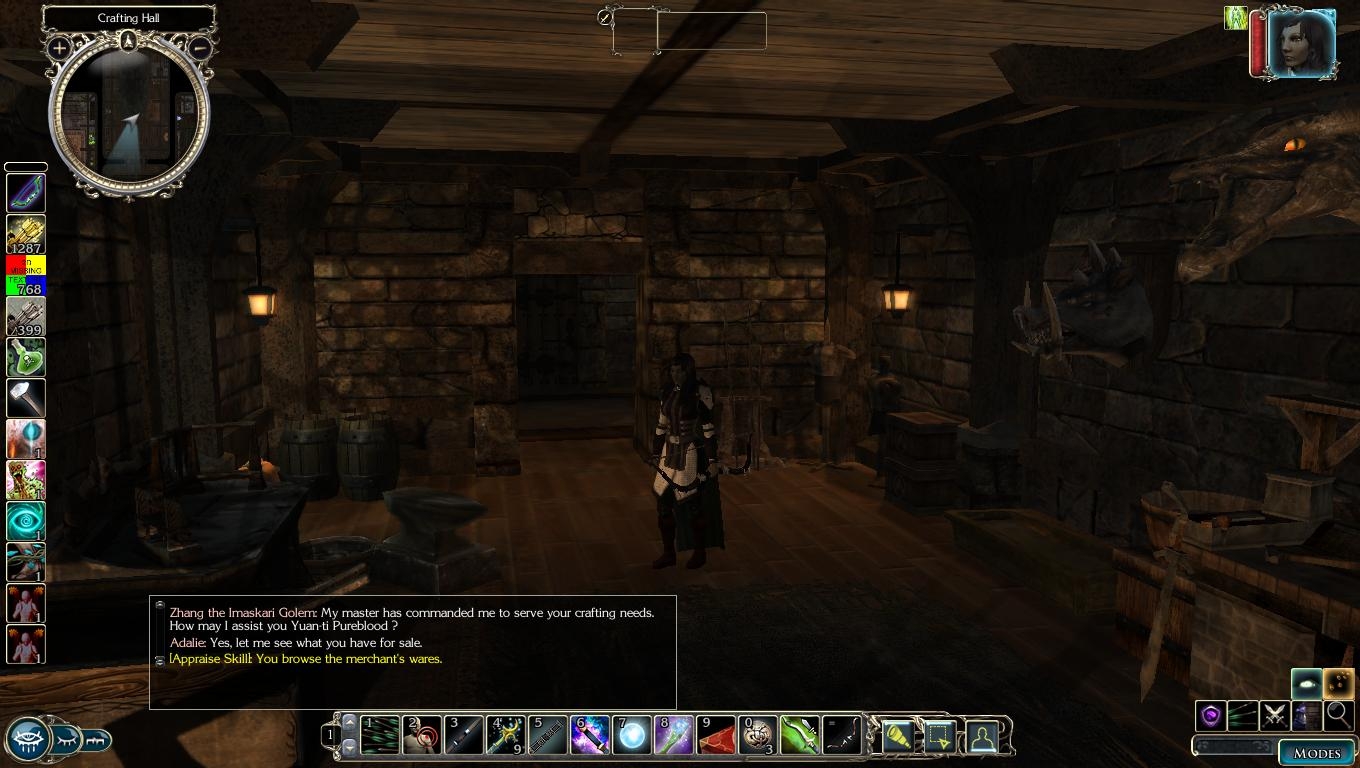The height and width of the screenshot is (768, 1360).
Task: Click the circular Crafting Hall minimap
Action: (129, 117)
